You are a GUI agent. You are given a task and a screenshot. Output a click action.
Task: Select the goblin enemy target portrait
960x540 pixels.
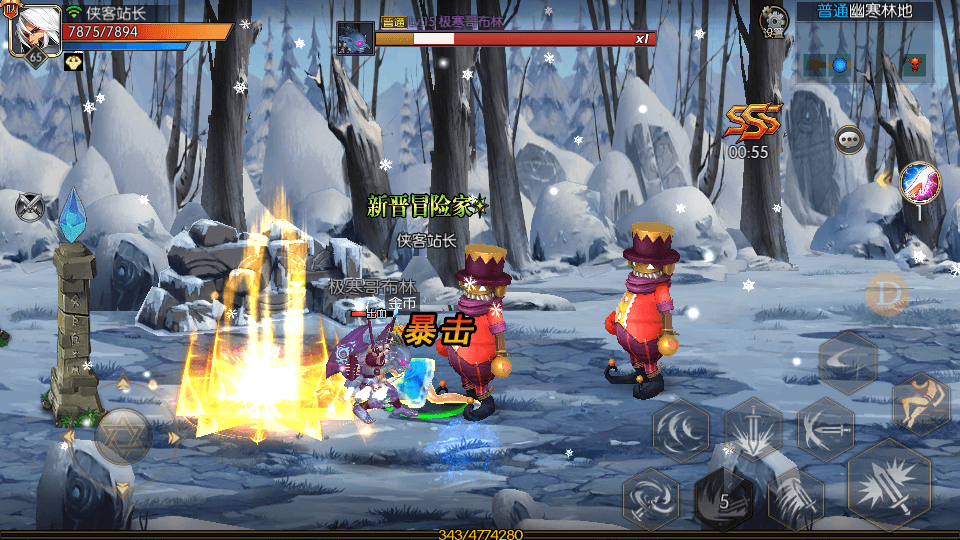[354, 38]
